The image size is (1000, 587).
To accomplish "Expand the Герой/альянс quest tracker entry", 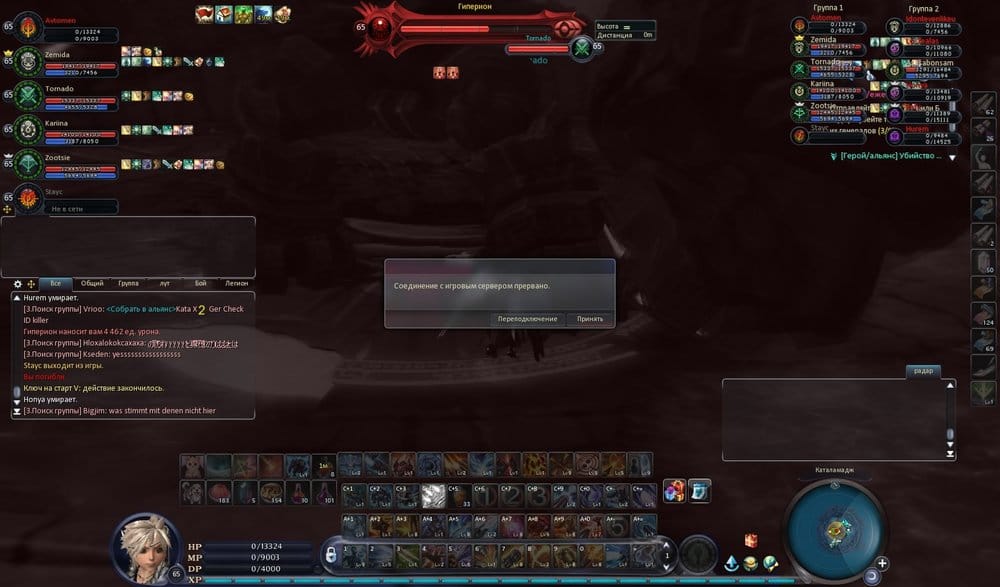I will [952, 157].
